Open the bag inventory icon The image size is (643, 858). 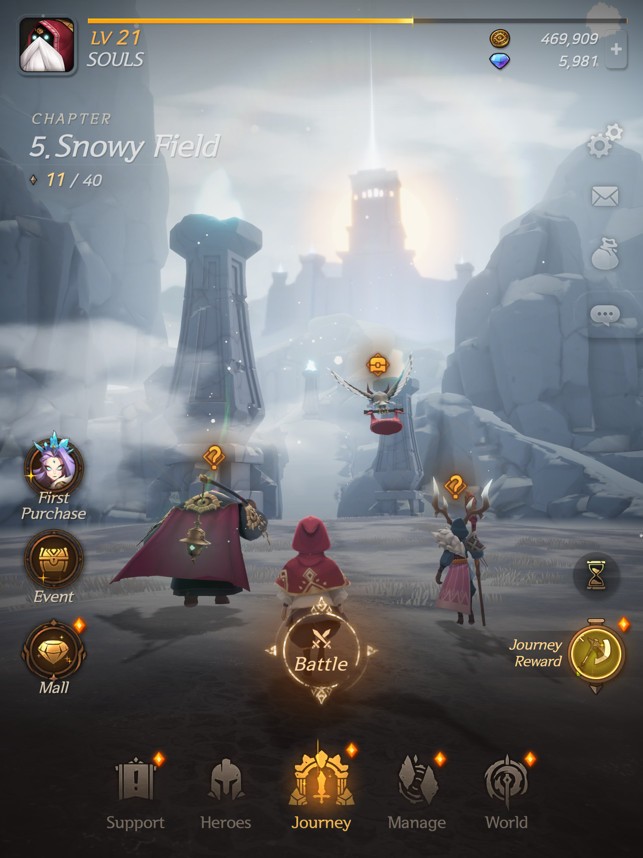605,254
